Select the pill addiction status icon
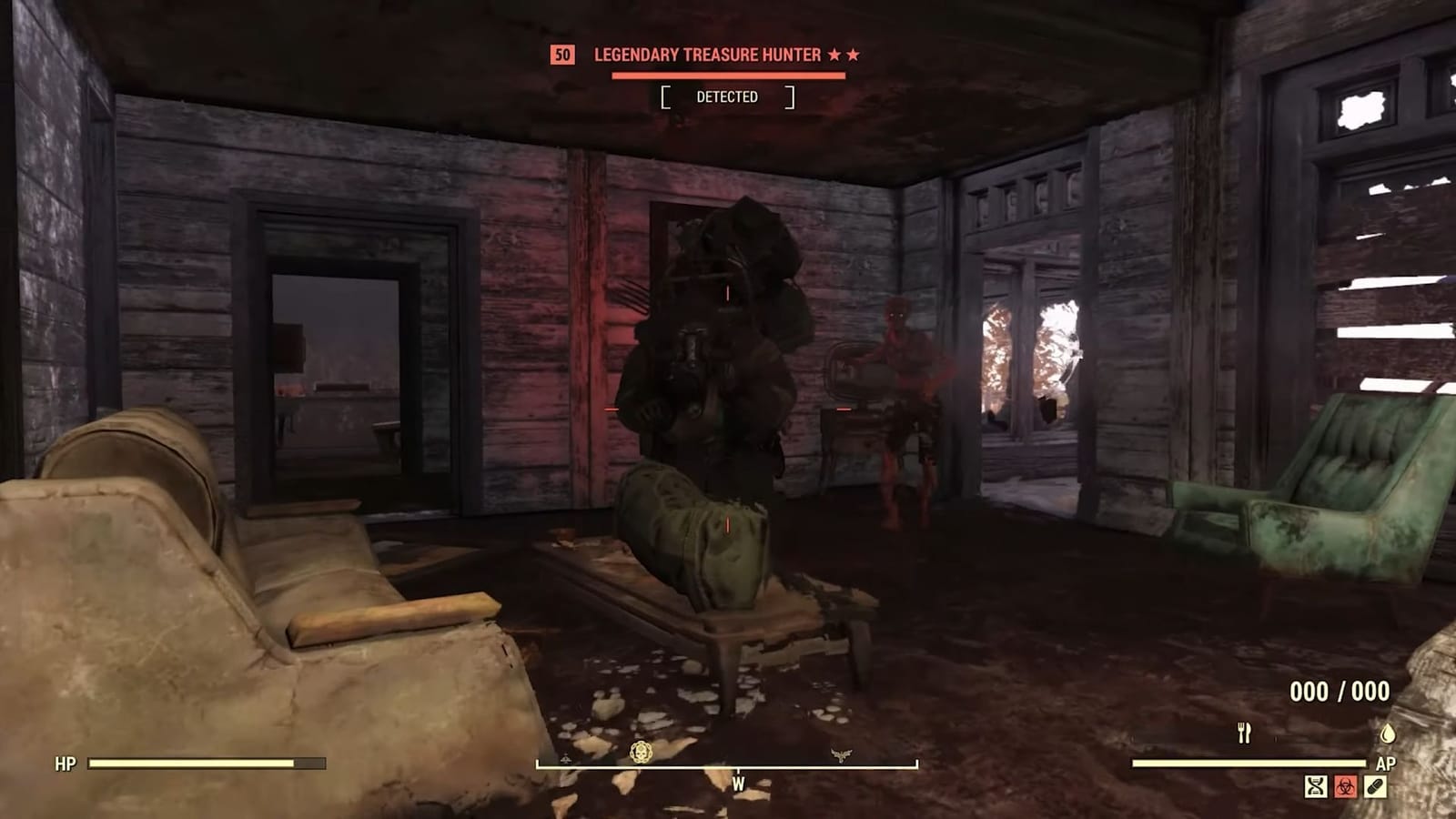 point(1375,786)
